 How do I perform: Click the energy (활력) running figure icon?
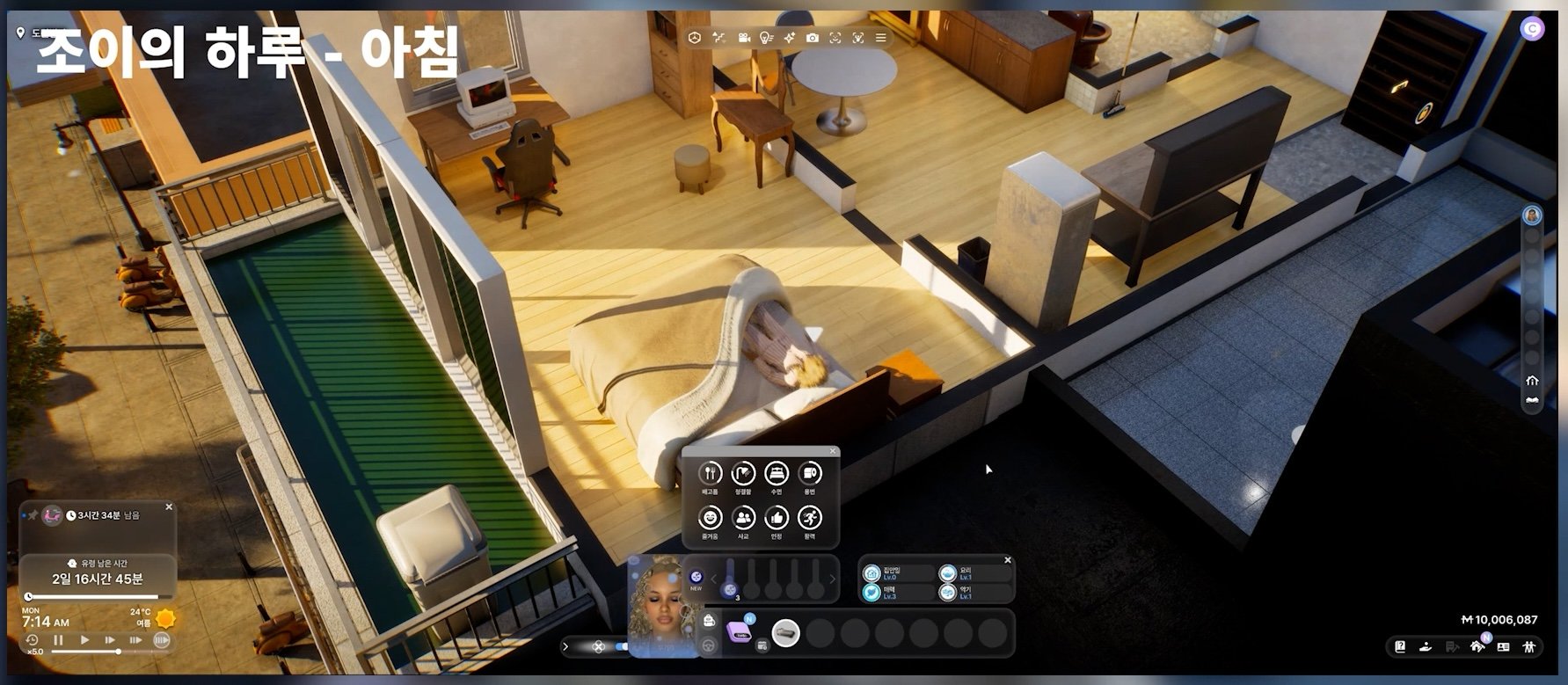click(810, 518)
